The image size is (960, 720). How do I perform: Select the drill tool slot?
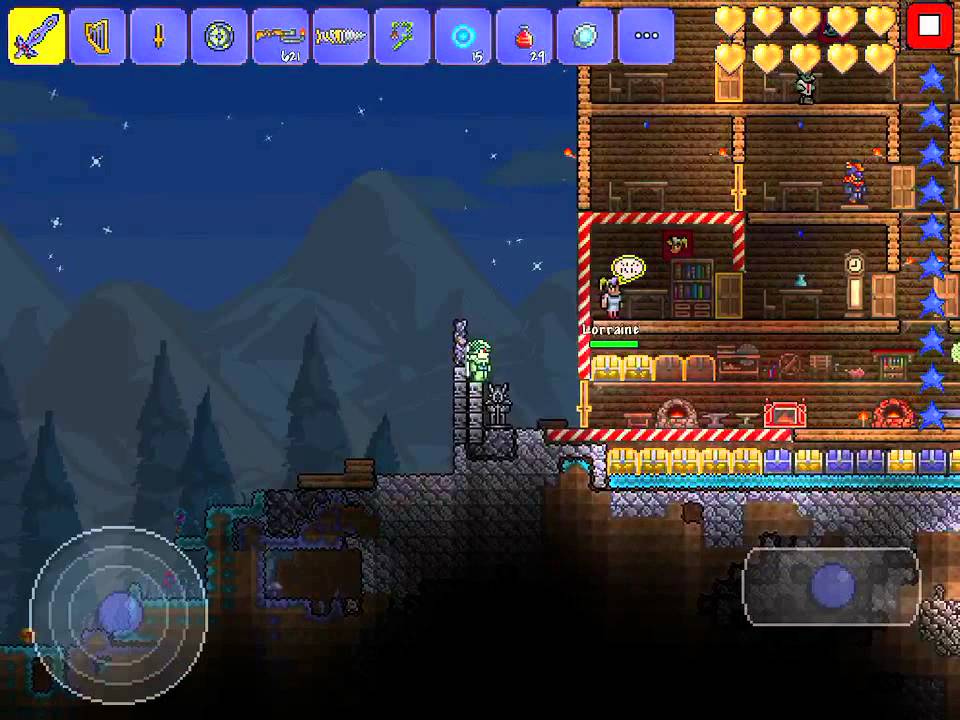tap(341, 36)
